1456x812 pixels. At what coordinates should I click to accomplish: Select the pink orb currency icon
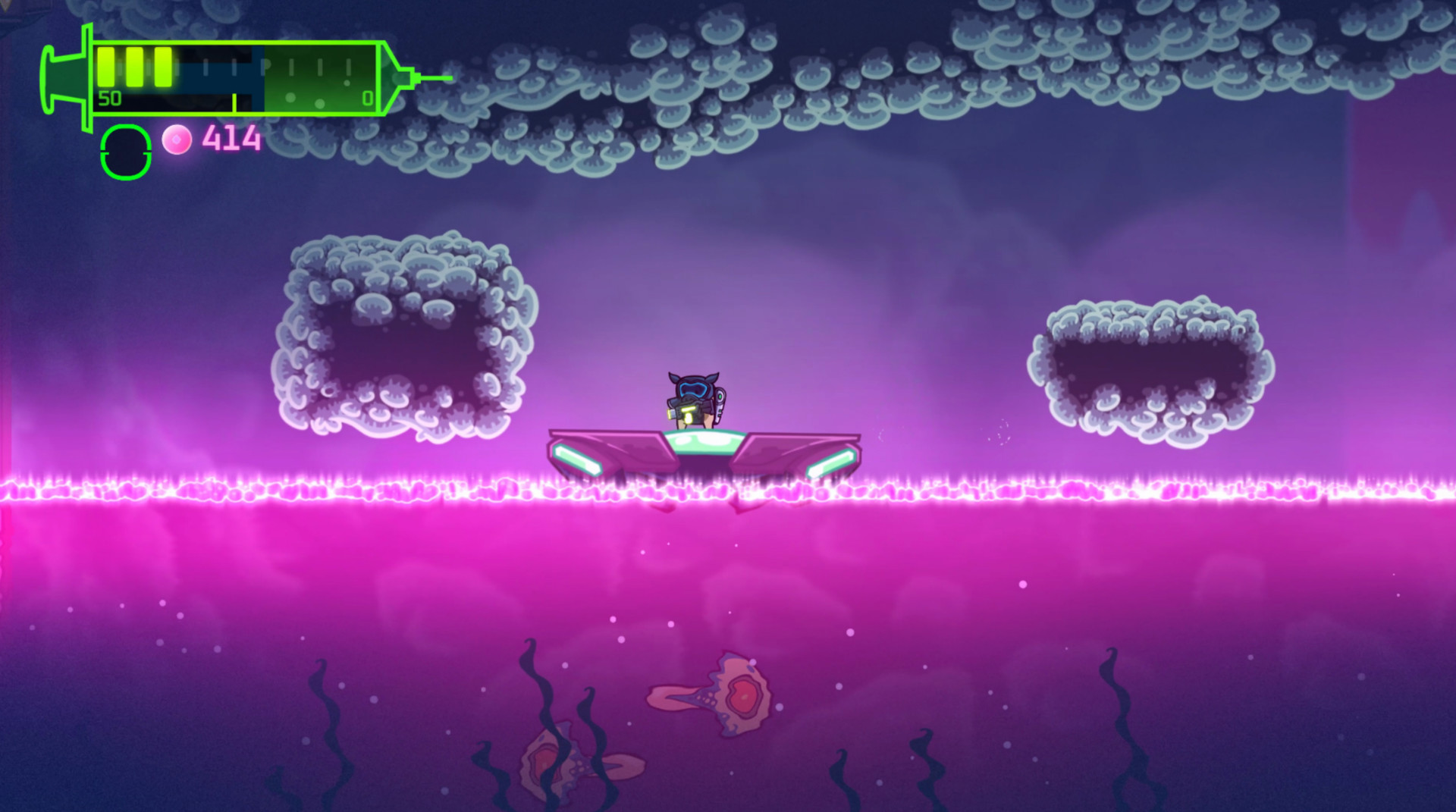(176, 140)
